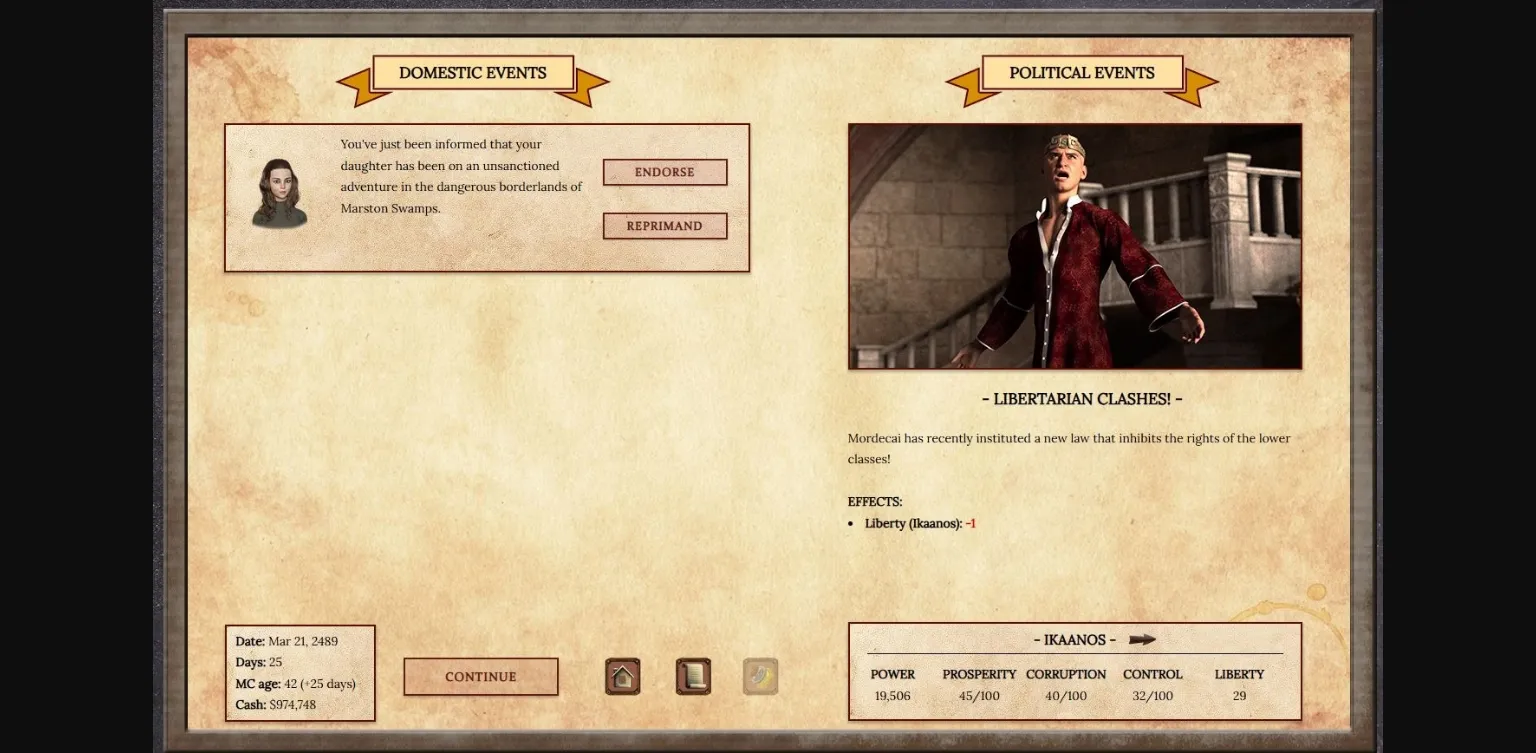
Task: Click the DOMESTIC EVENTS banner
Action: (x=472, y=72)
